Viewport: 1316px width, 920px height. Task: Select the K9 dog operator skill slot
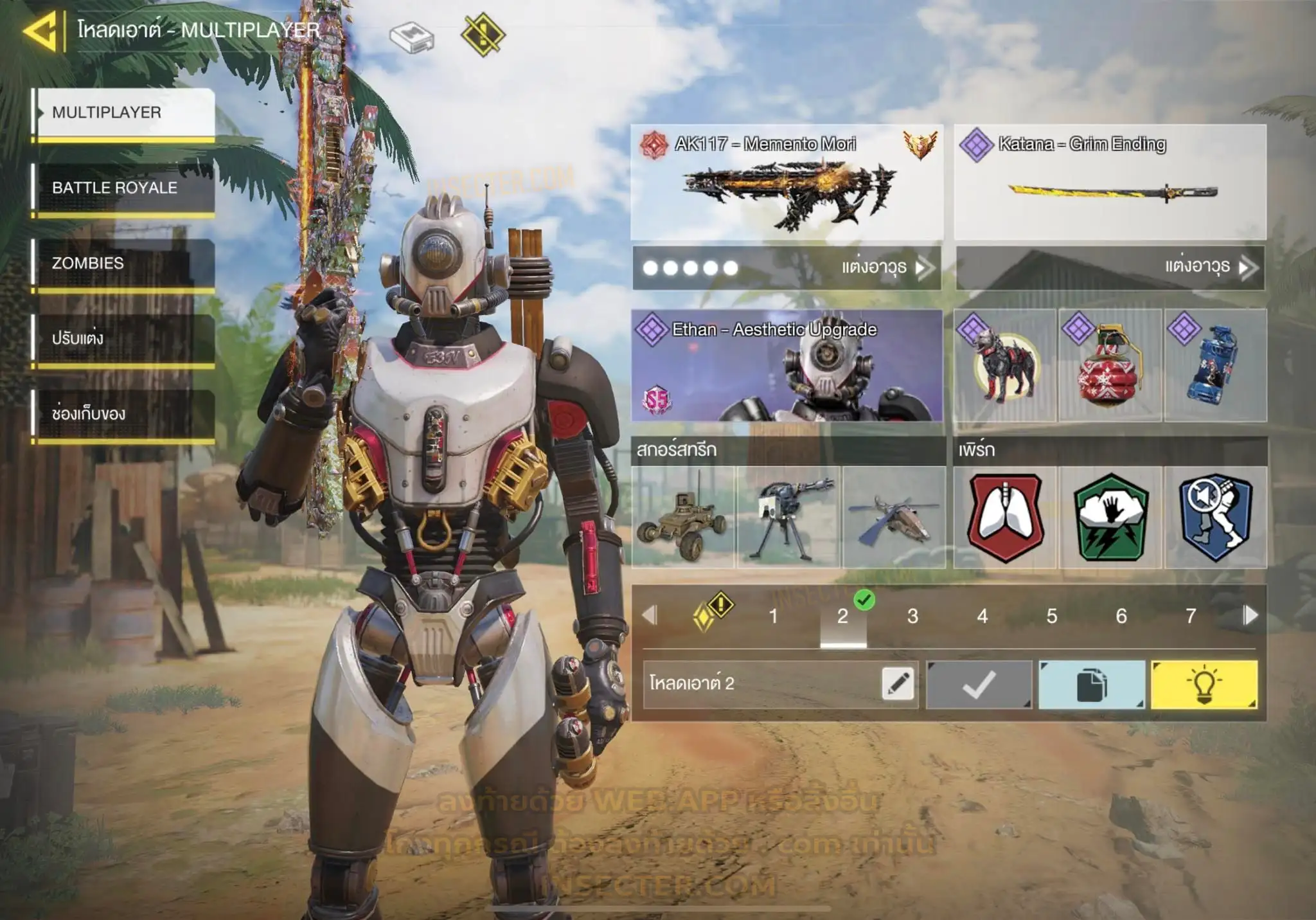coord(1004,365)
